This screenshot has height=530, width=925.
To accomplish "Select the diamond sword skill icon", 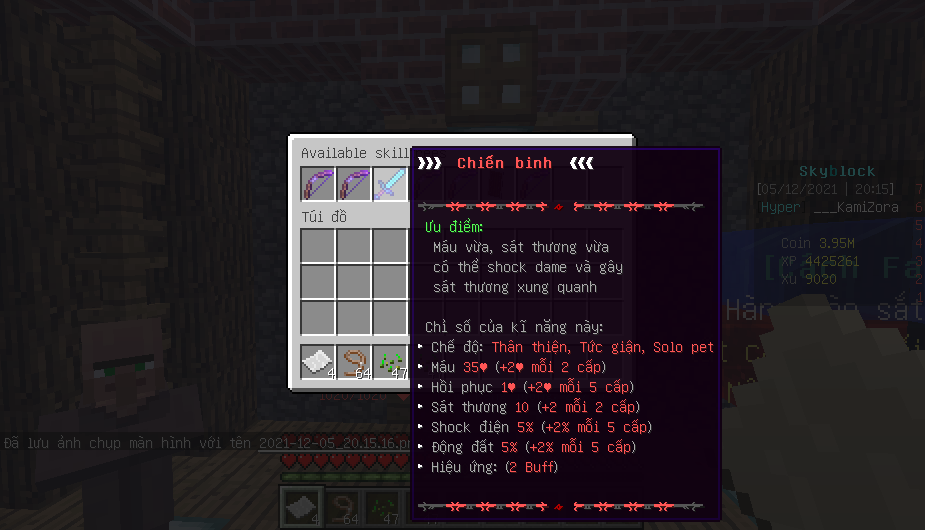I will (391, 184).
